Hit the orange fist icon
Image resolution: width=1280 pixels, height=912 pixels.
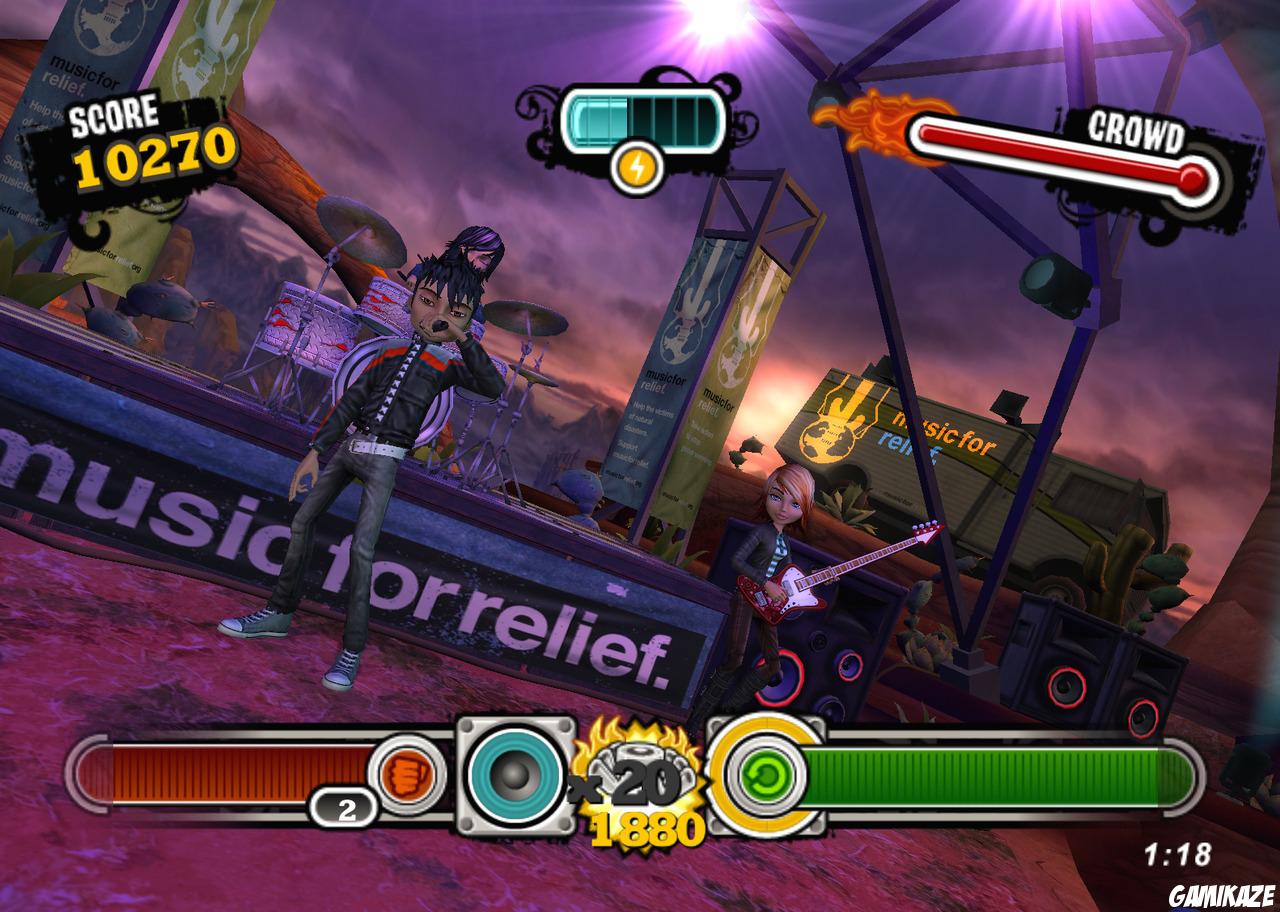click(x=405, y=775)
